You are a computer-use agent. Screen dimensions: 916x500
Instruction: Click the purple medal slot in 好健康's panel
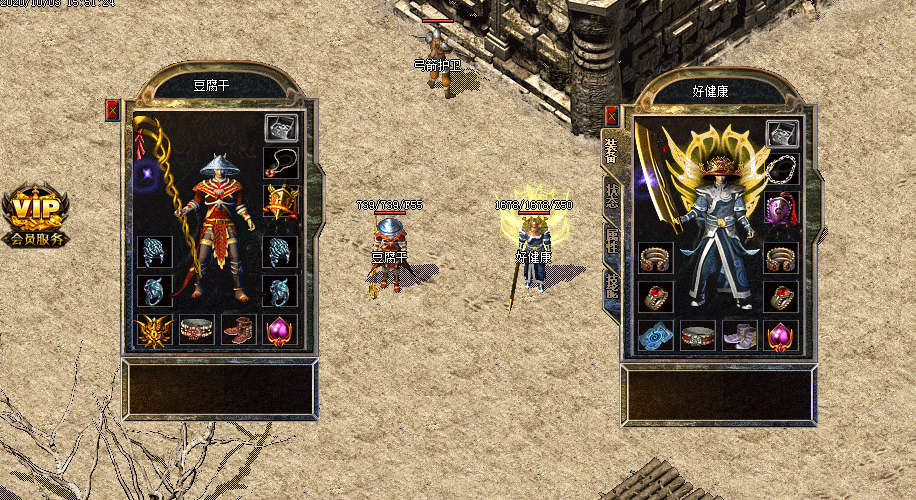(781, 208)
